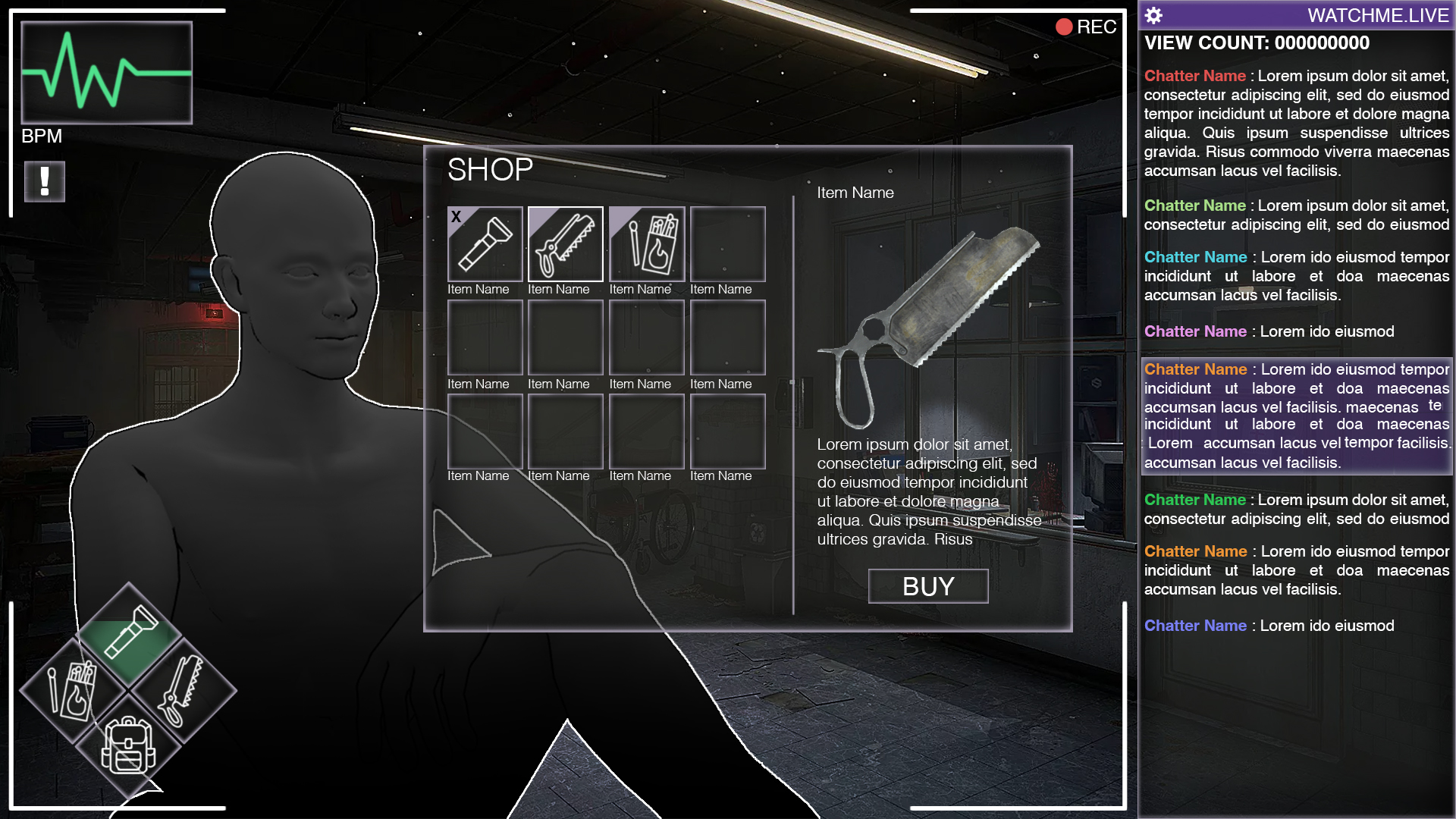The height and width of the screenshot is (819, 1456).
Task: Buy the selected shop item
Action: pos(927,586)
